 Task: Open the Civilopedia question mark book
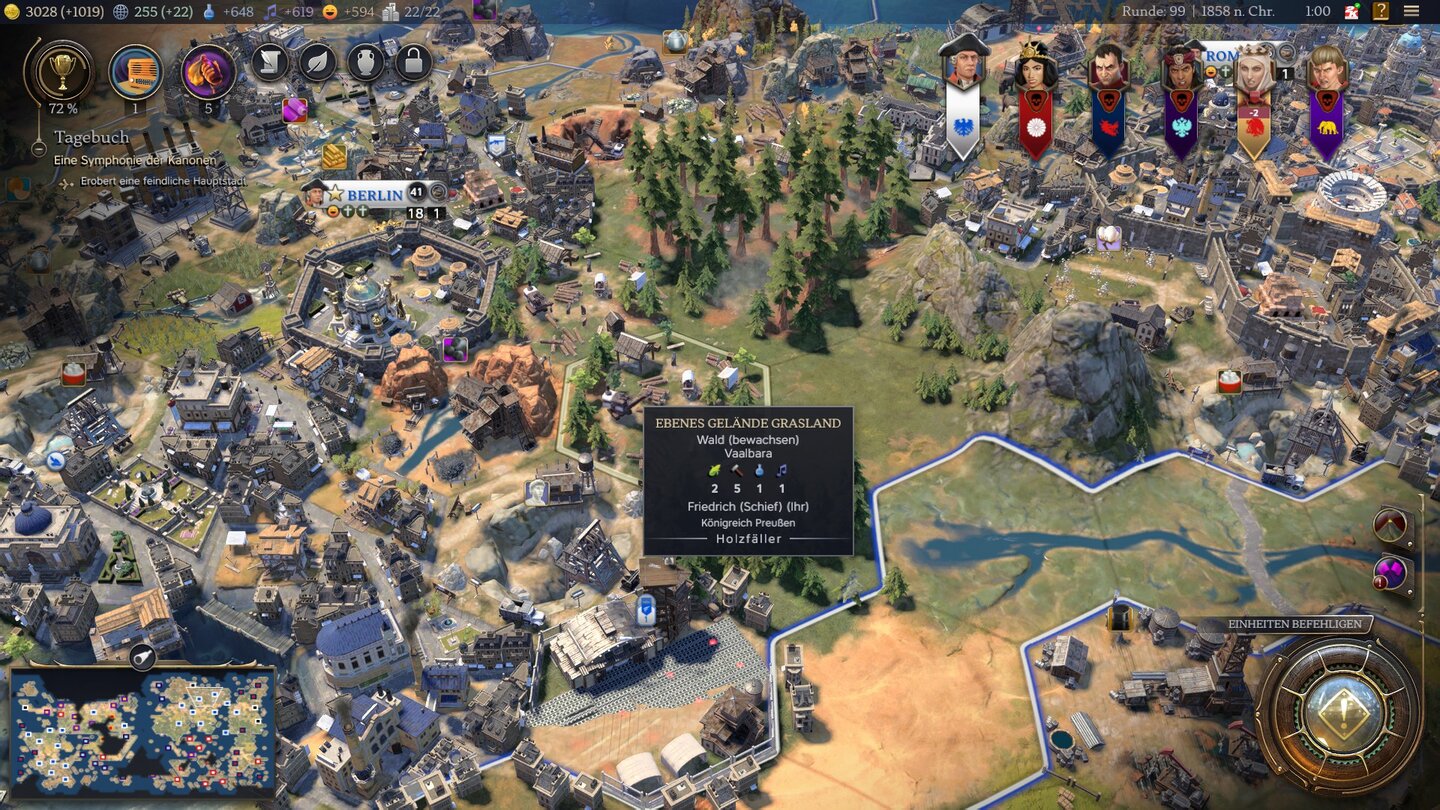click(1381, 11)
